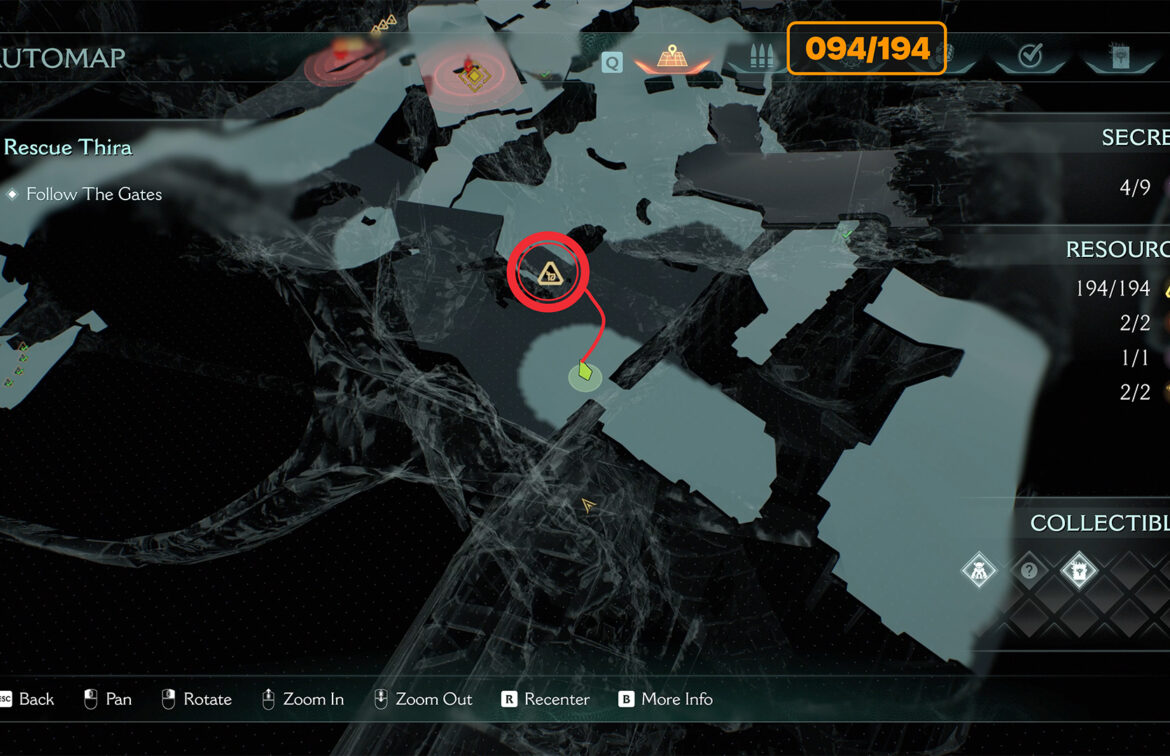
Task: Open the Automap tab with map pin icon
Action: (x=673, y=58)
